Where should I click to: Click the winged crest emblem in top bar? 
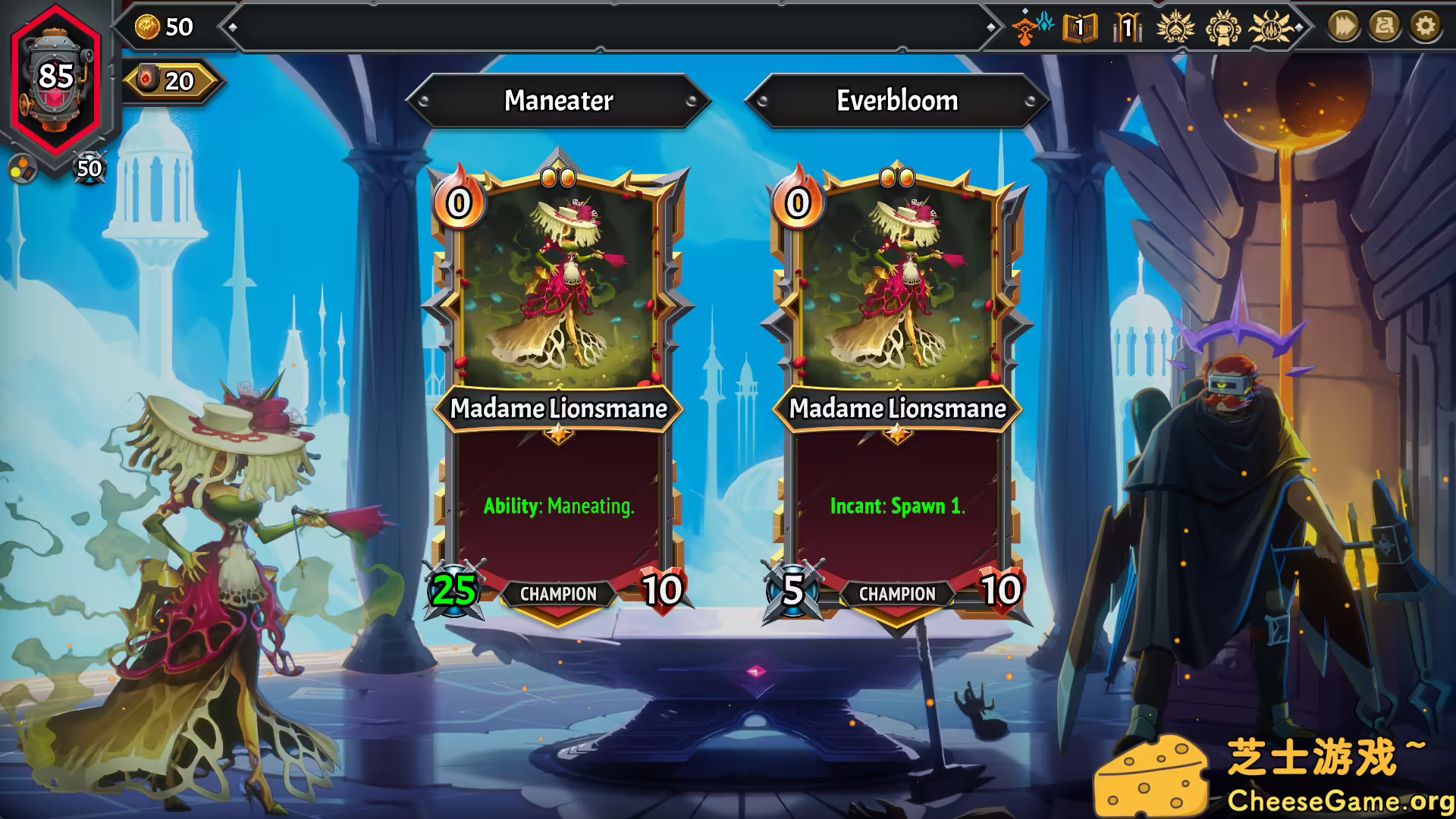1176,28
